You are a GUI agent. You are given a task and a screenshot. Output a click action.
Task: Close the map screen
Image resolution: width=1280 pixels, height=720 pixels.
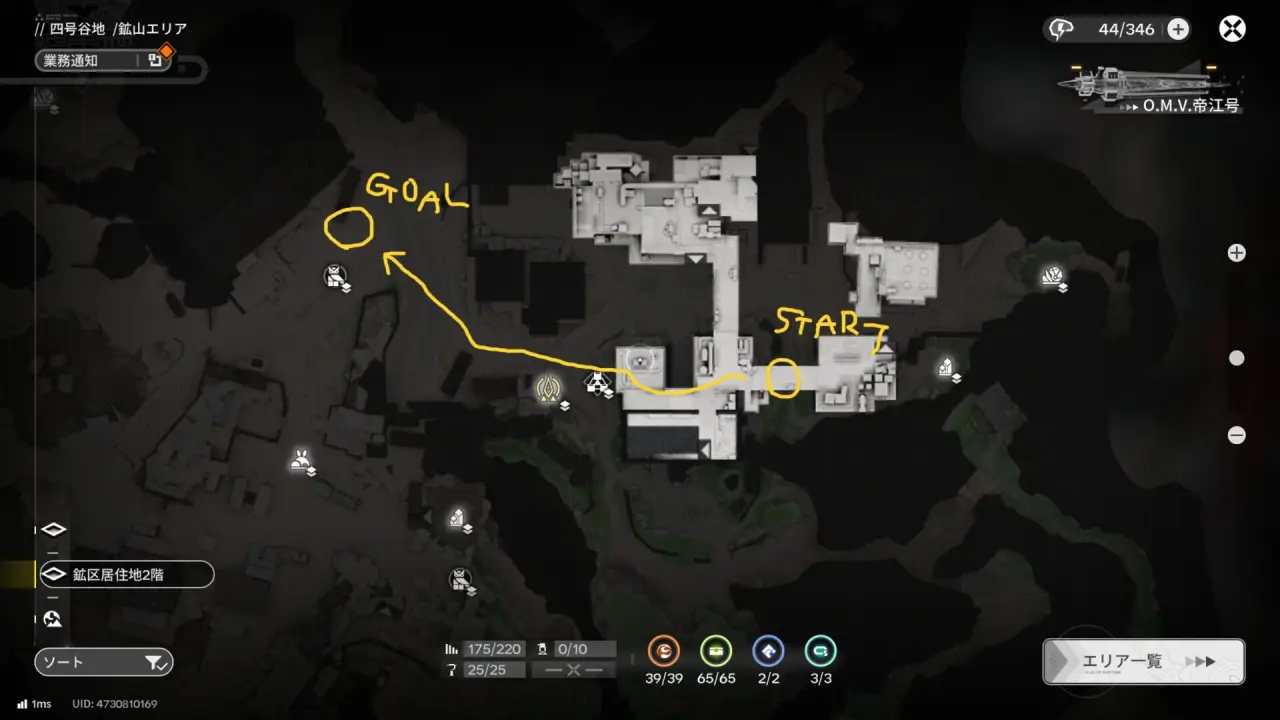(1232, 29)
